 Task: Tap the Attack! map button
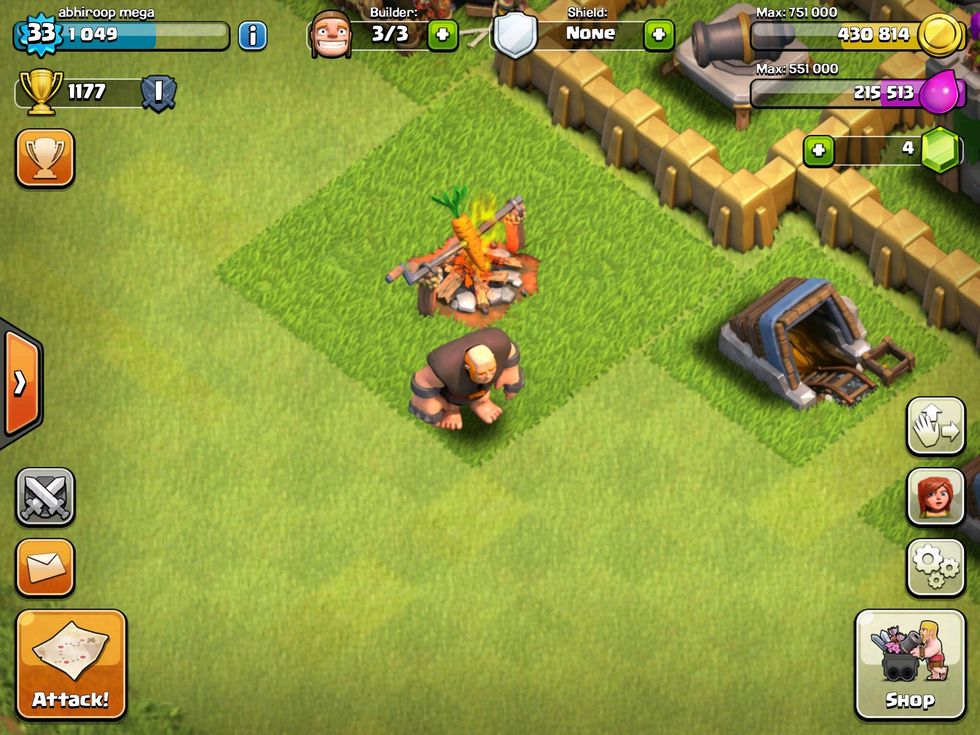pos(71,664)
